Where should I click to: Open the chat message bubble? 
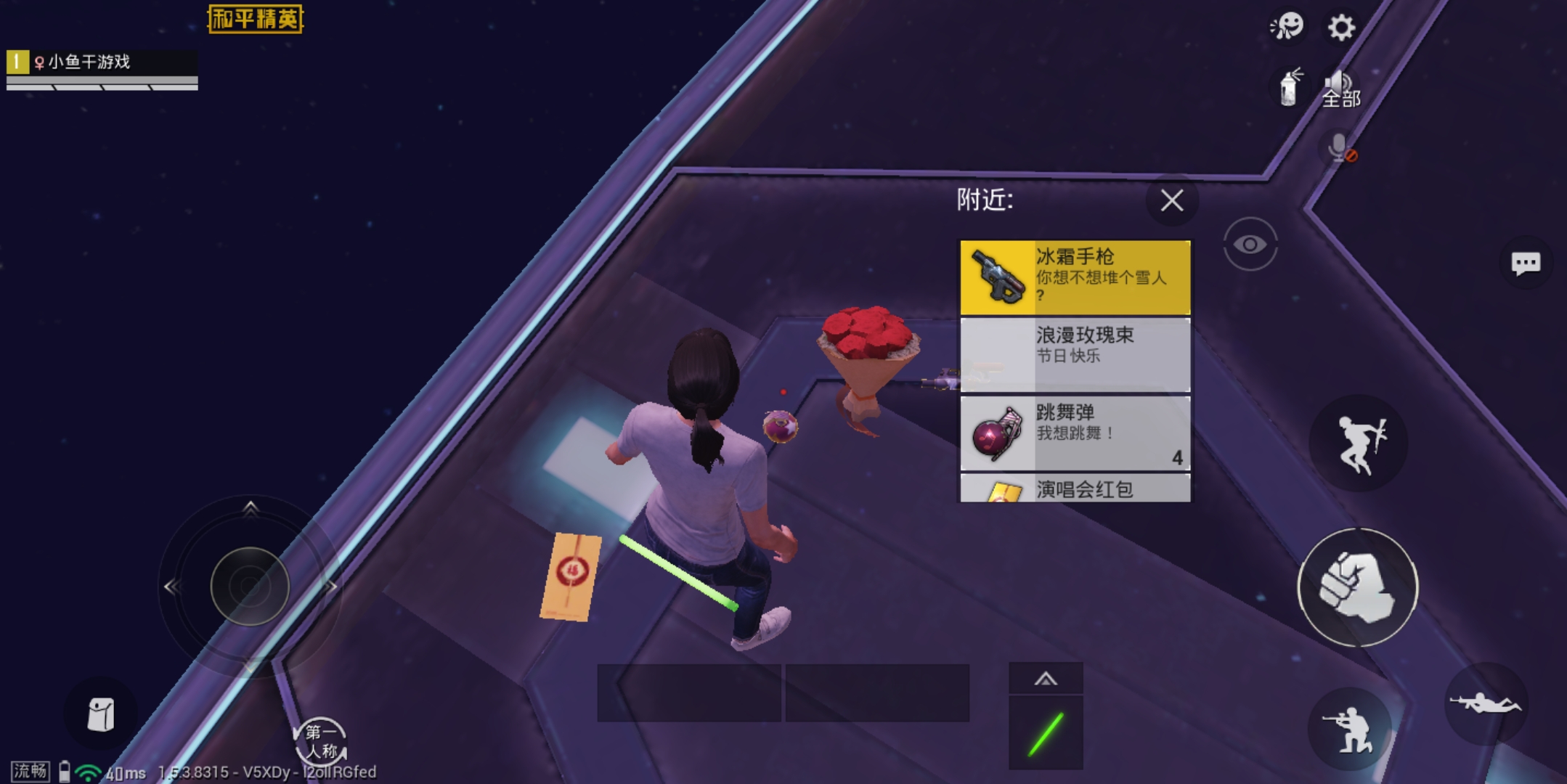coord(1525,263)
